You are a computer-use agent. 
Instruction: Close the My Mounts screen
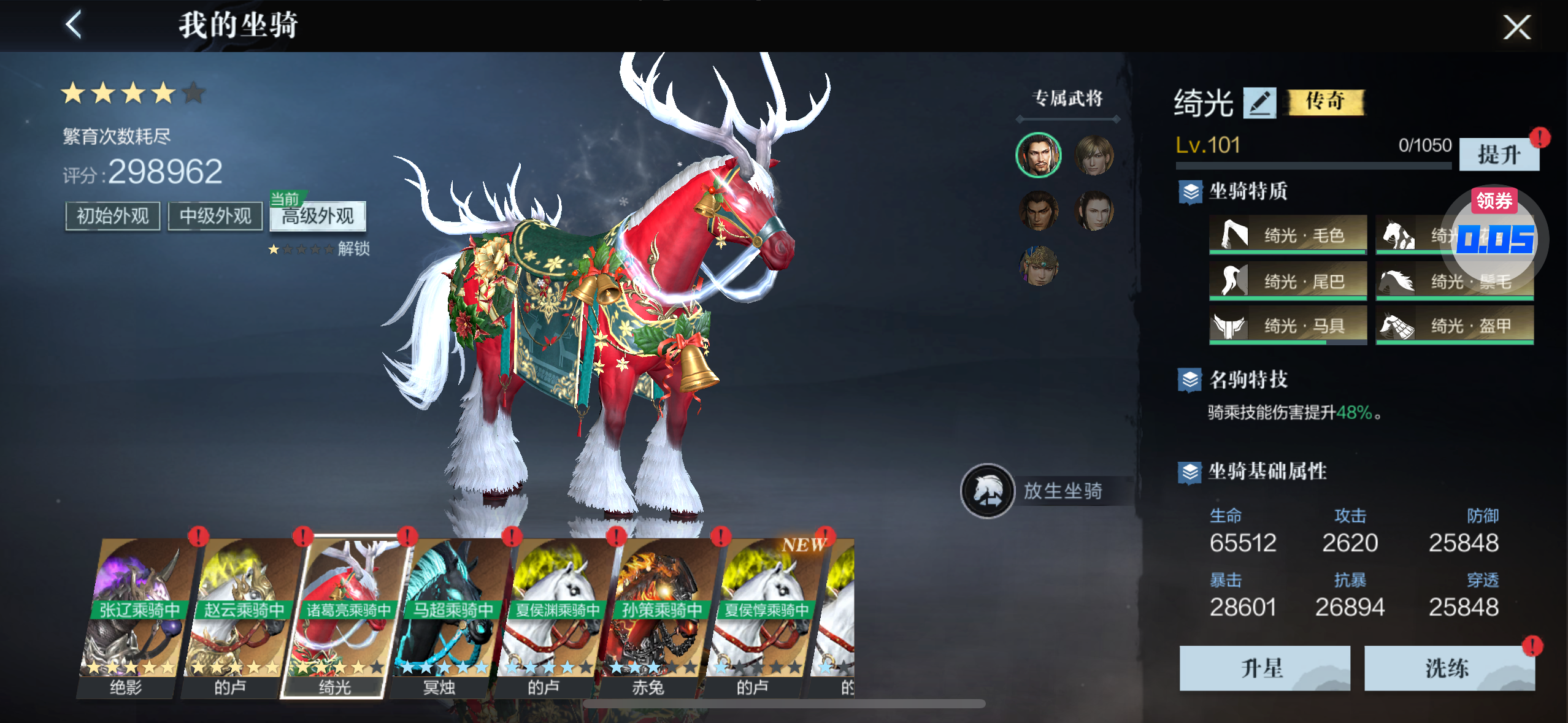pyautogui.click(x=1516, y=27)
